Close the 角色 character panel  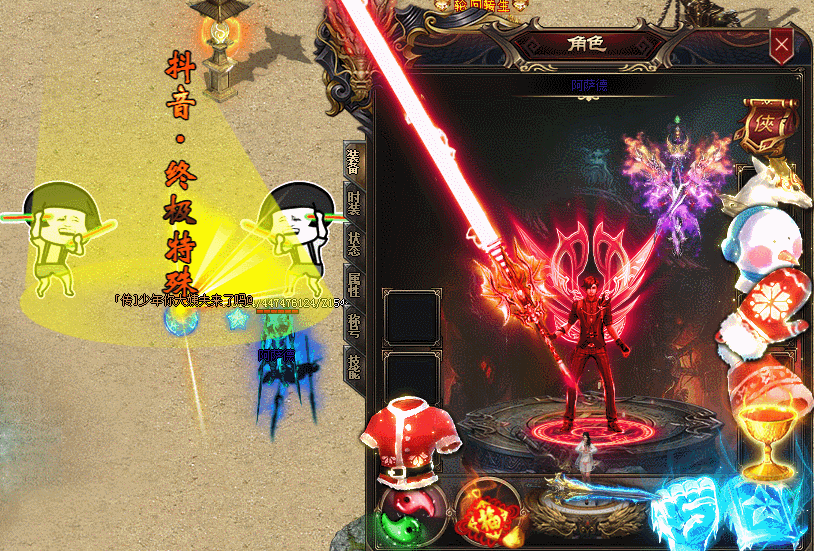(781, 44)
